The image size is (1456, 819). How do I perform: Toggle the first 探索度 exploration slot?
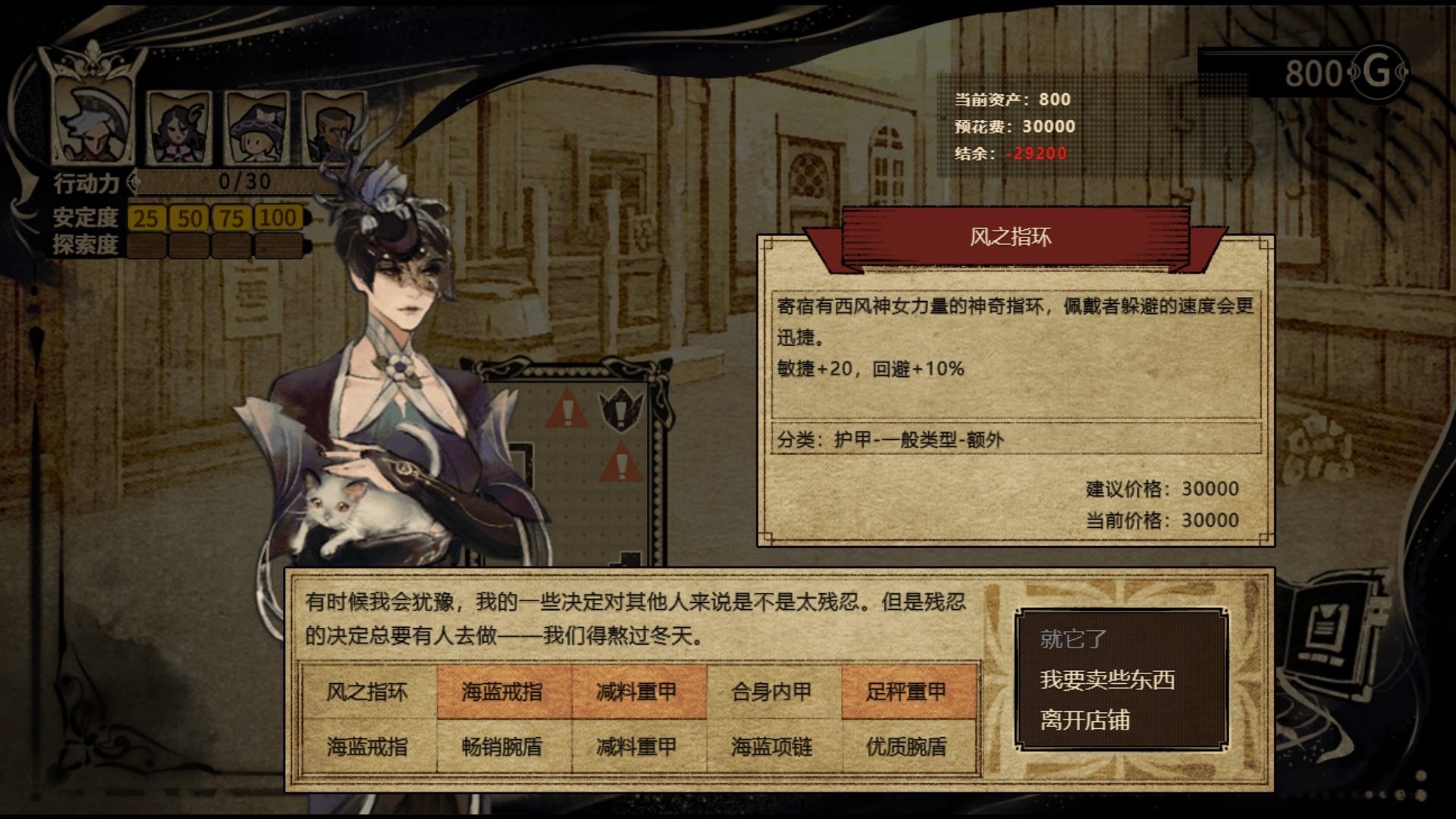click(x=146, y=244)
